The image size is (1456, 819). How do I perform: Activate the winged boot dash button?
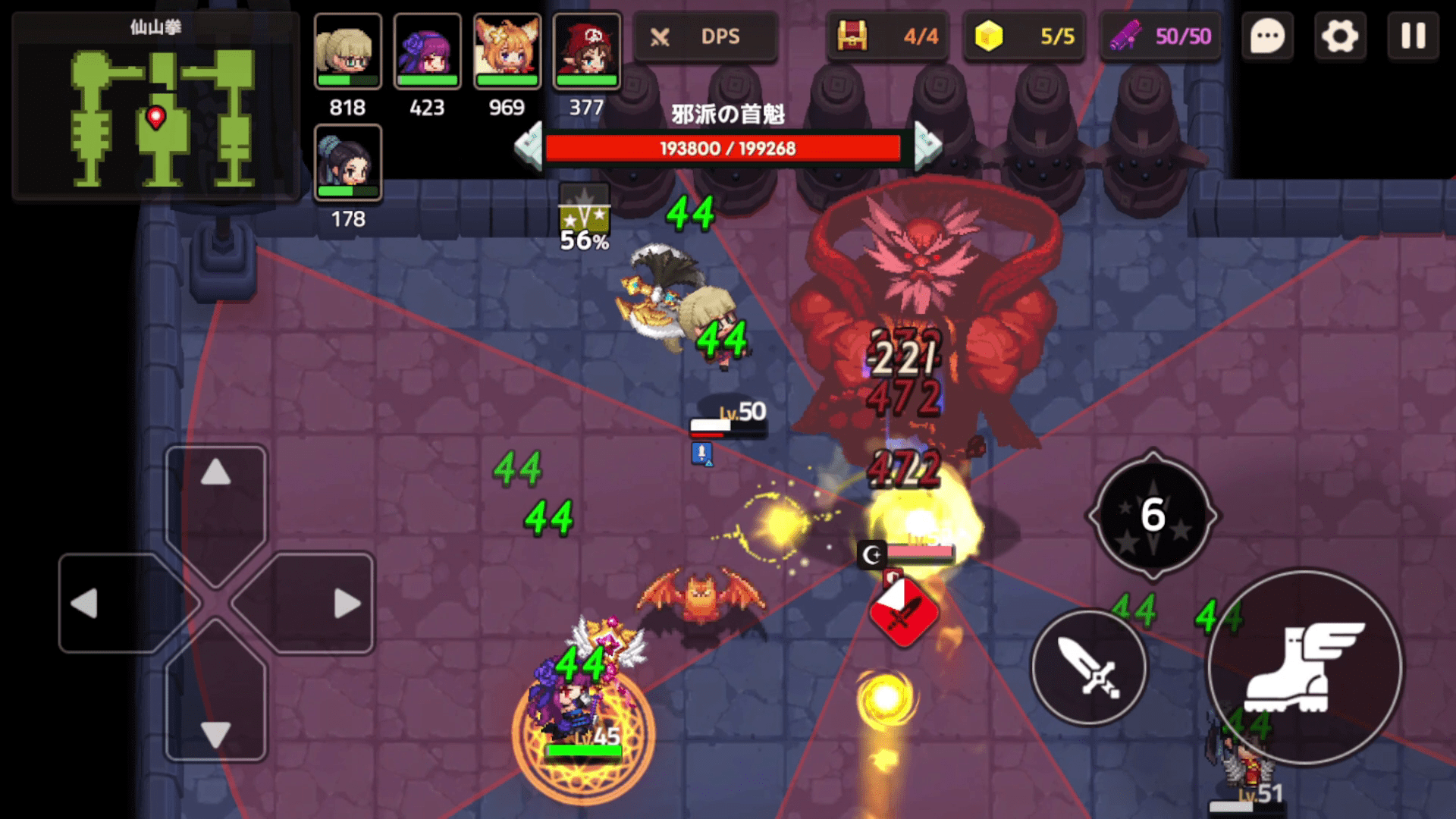pyautogui.click(x=1304, y=667)
